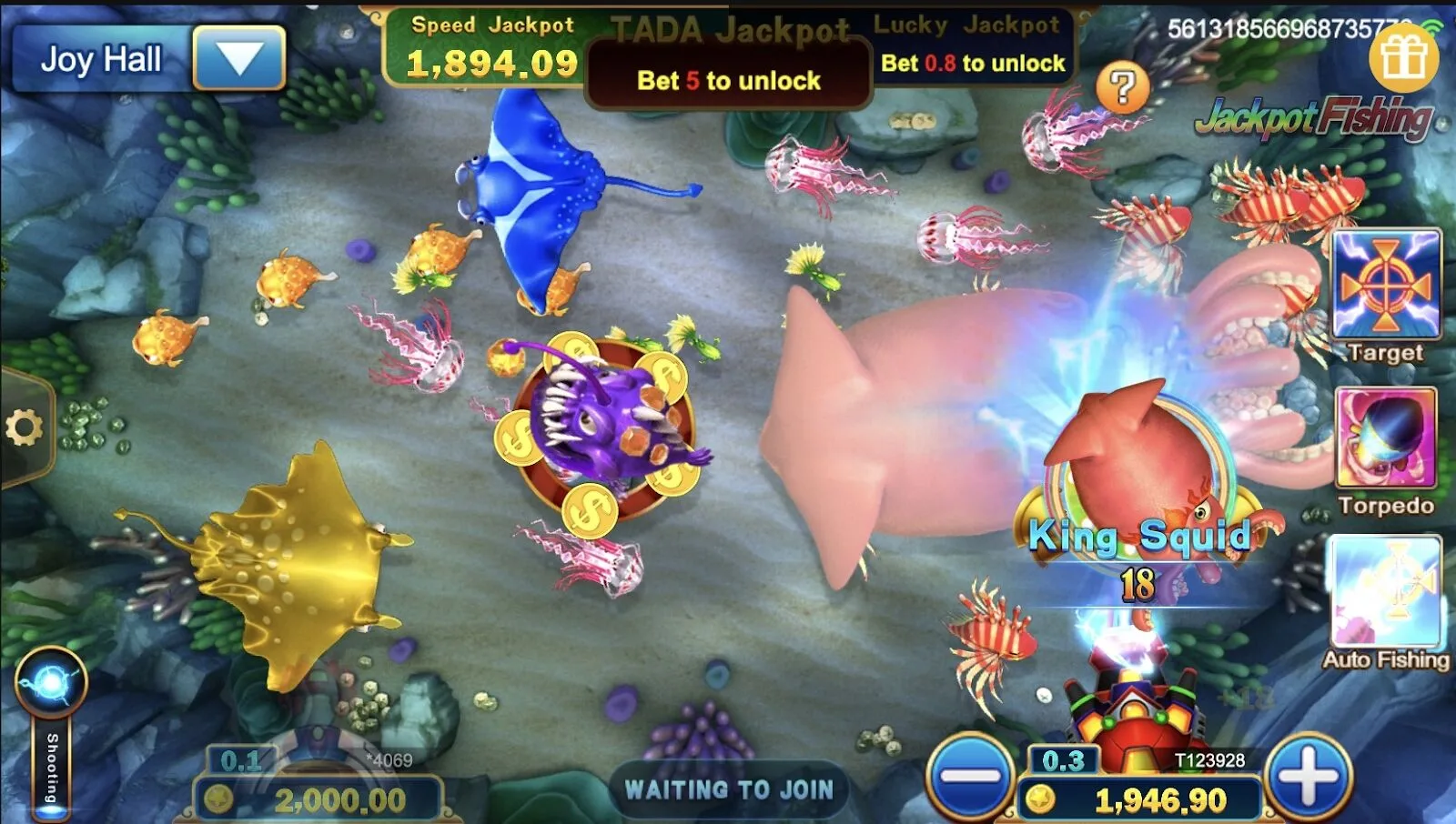
Task: Increase bet with the plus button
Action: 1308,778
